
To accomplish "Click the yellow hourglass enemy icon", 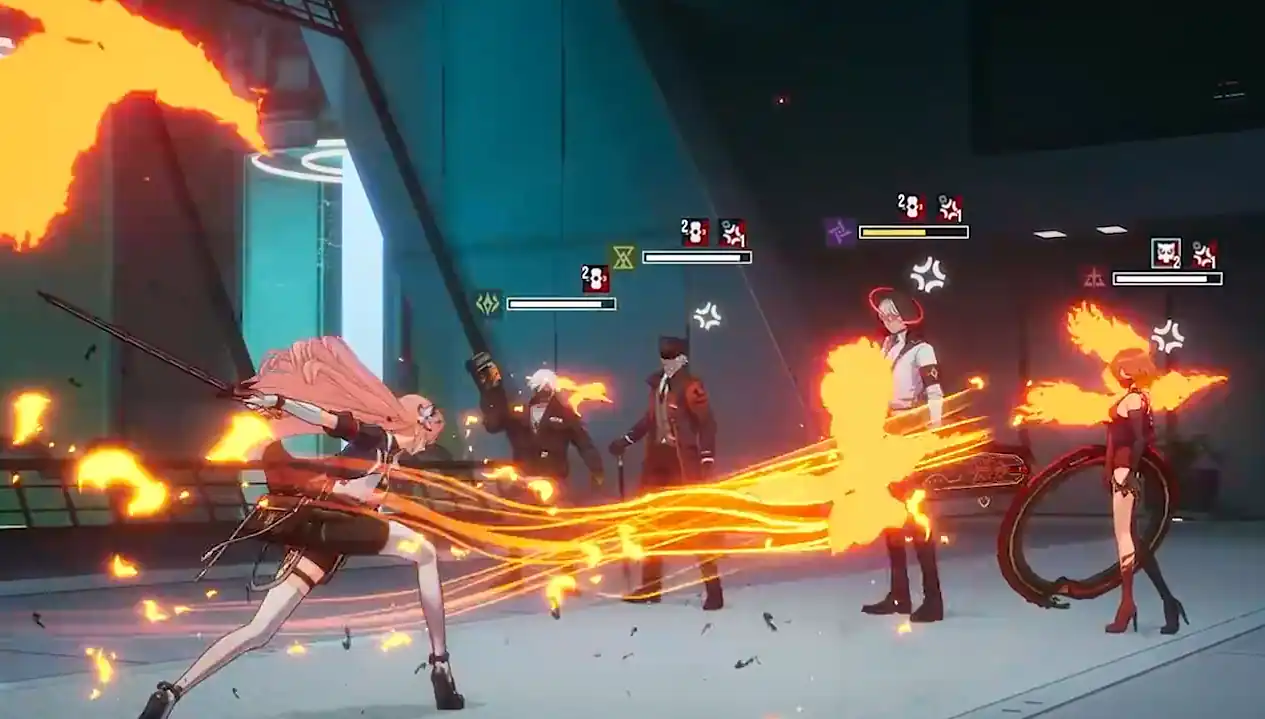I will (623, 257).
